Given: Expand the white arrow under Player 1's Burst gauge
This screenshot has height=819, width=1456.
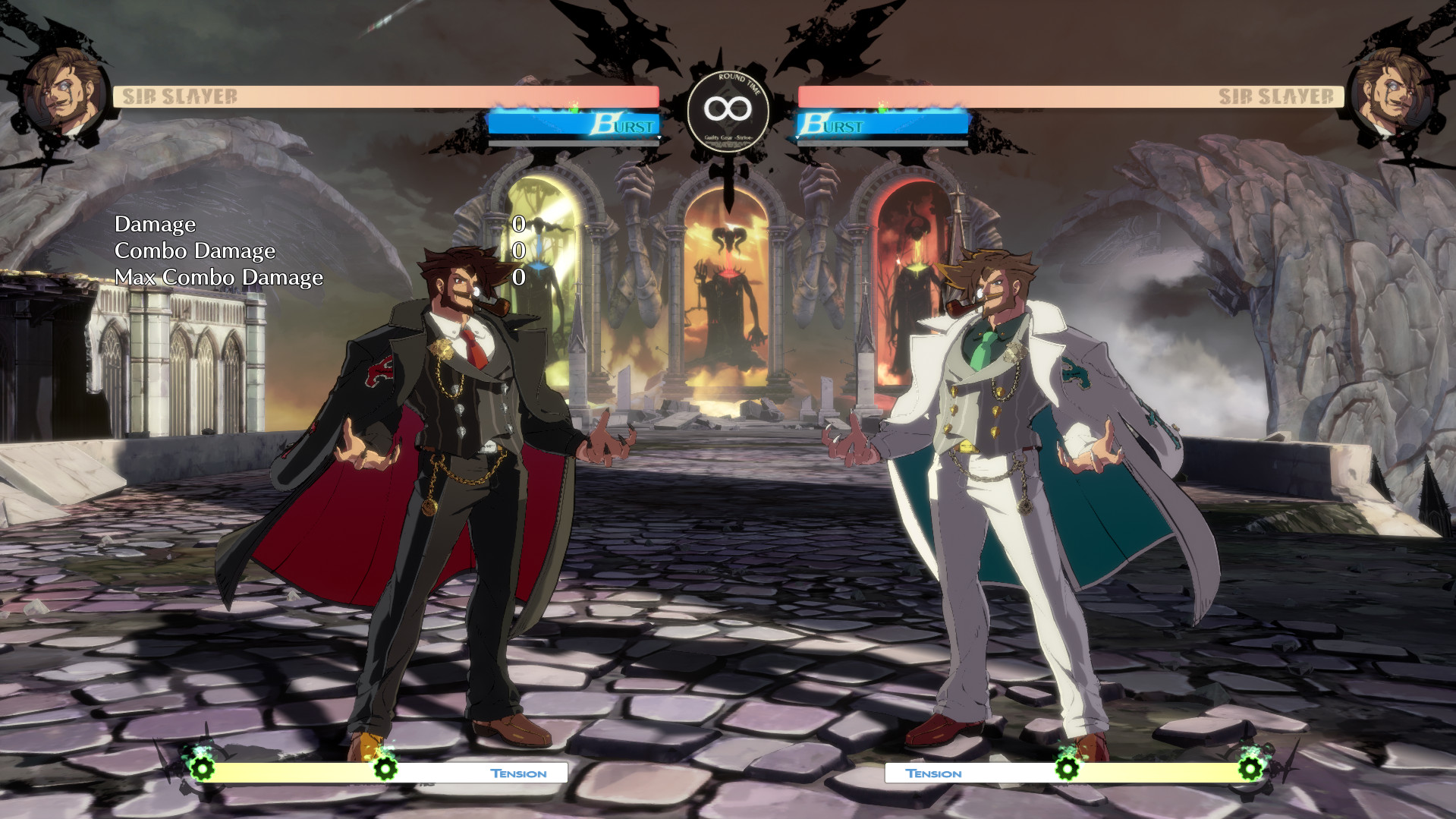Looking at the screenshot, I should point(659,137).
